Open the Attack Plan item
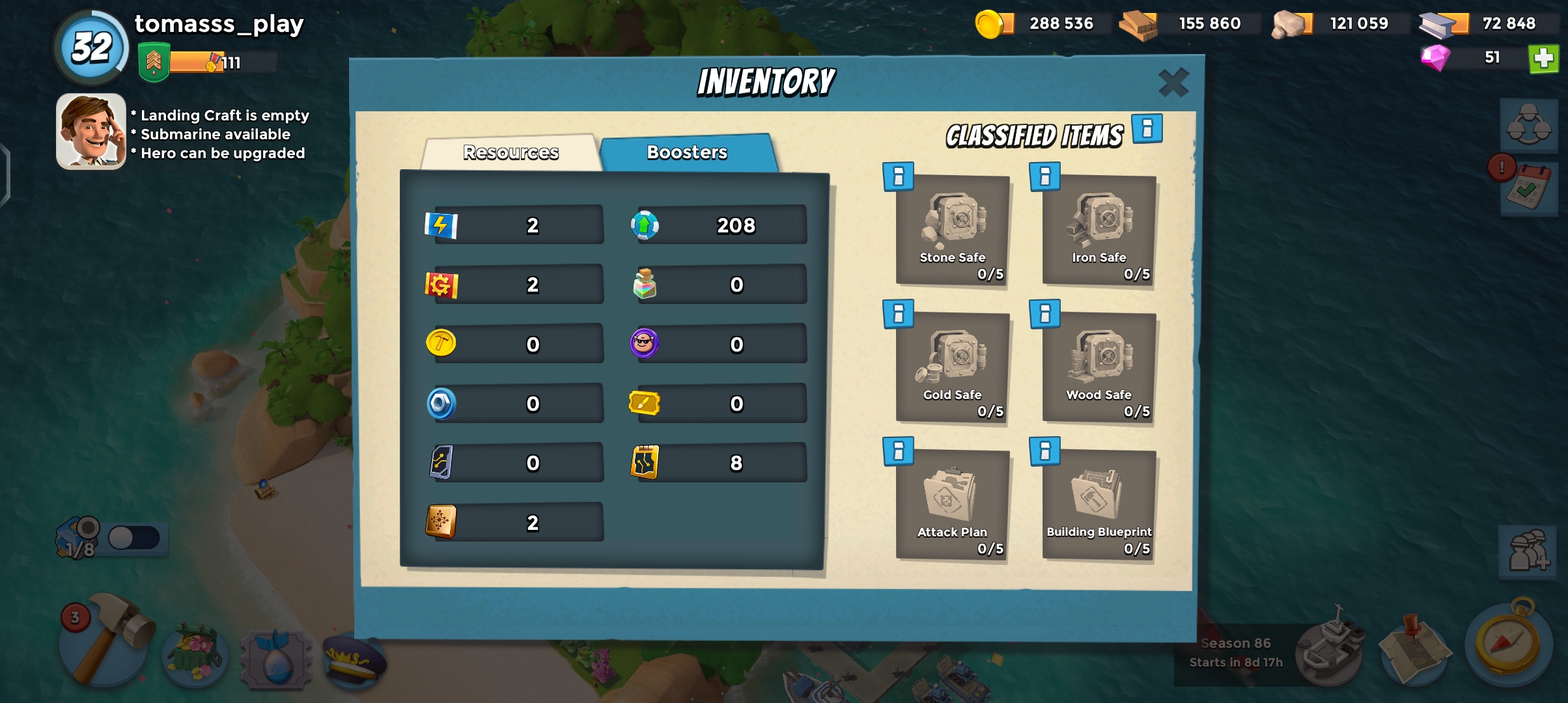Viewport: 1568px width, 703px height. 953,505
